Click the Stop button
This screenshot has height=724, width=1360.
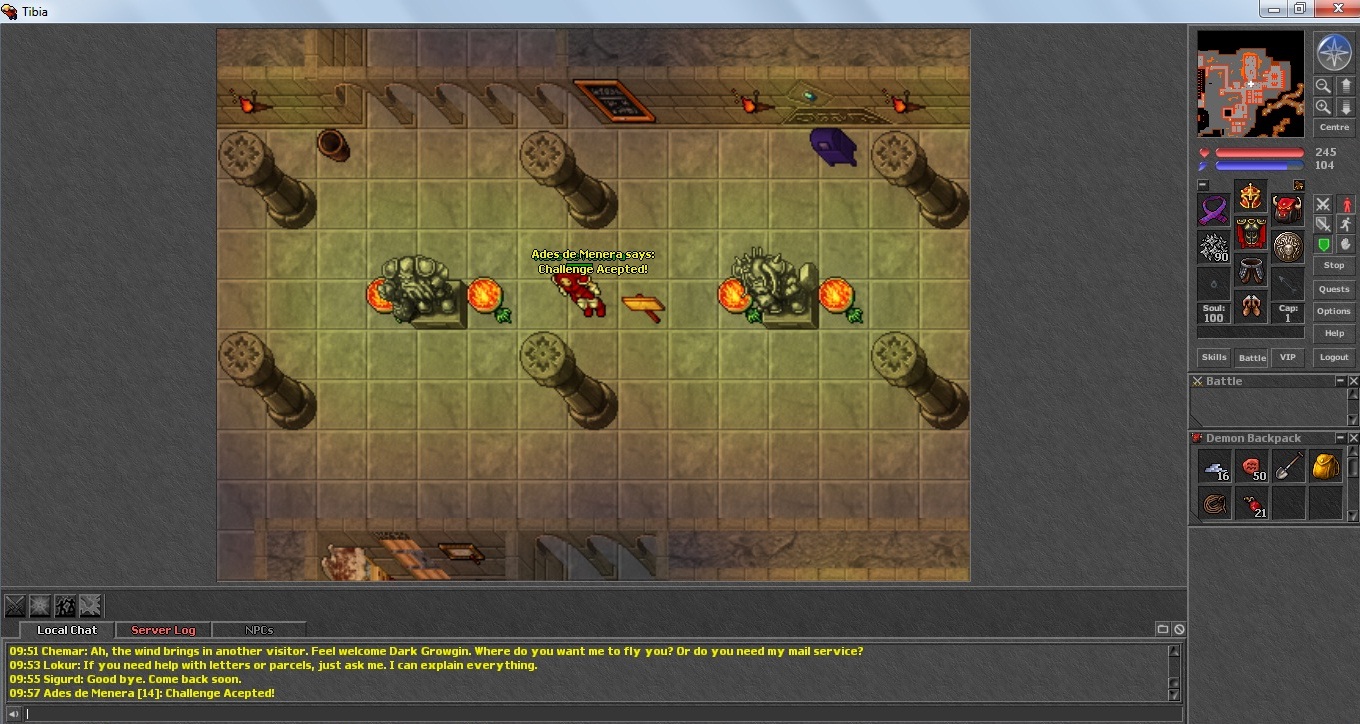point(1333,265)
